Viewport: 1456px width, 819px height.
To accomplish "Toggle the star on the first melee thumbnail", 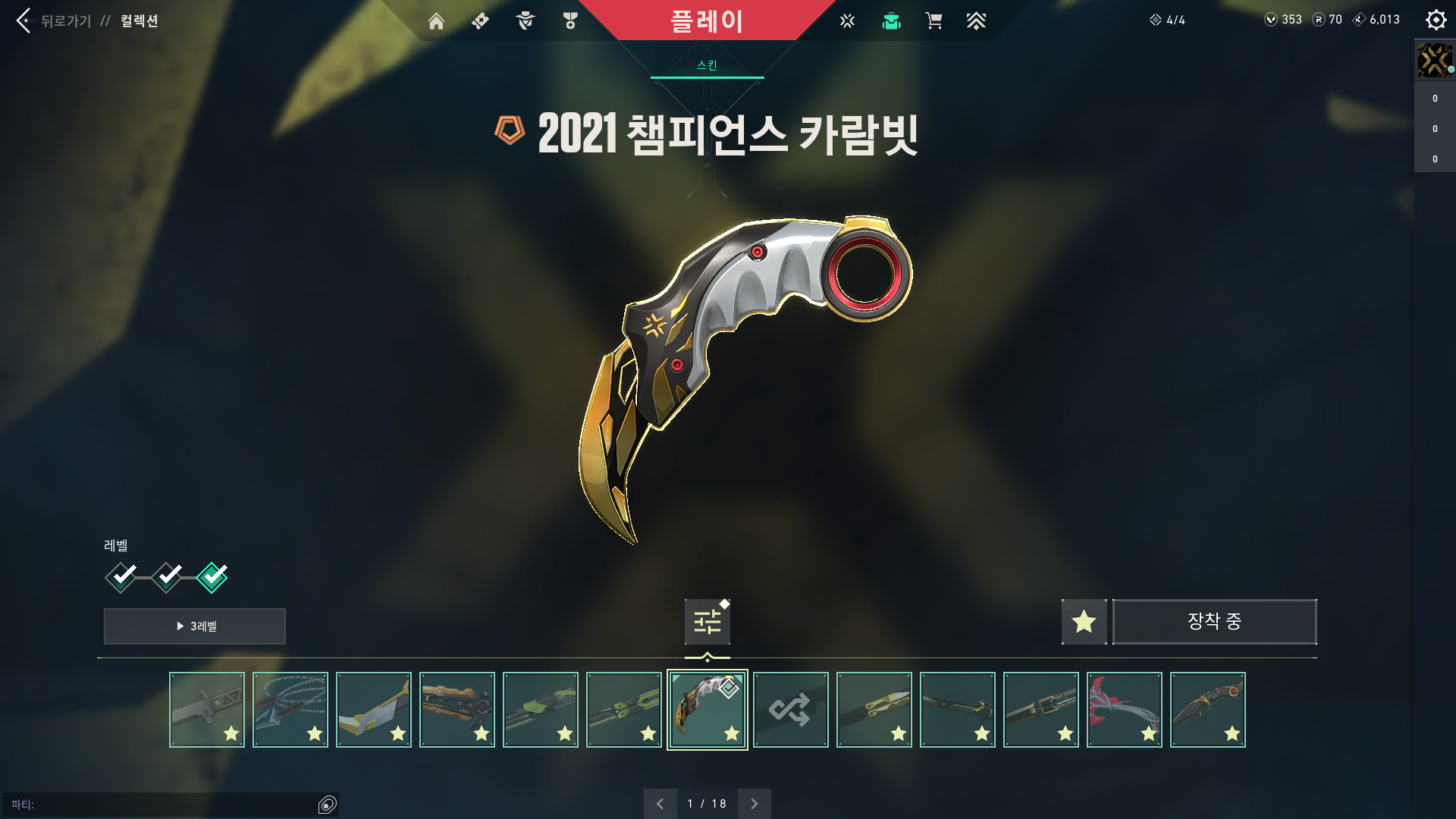I will pyautogui.click(x=233, y=733).
